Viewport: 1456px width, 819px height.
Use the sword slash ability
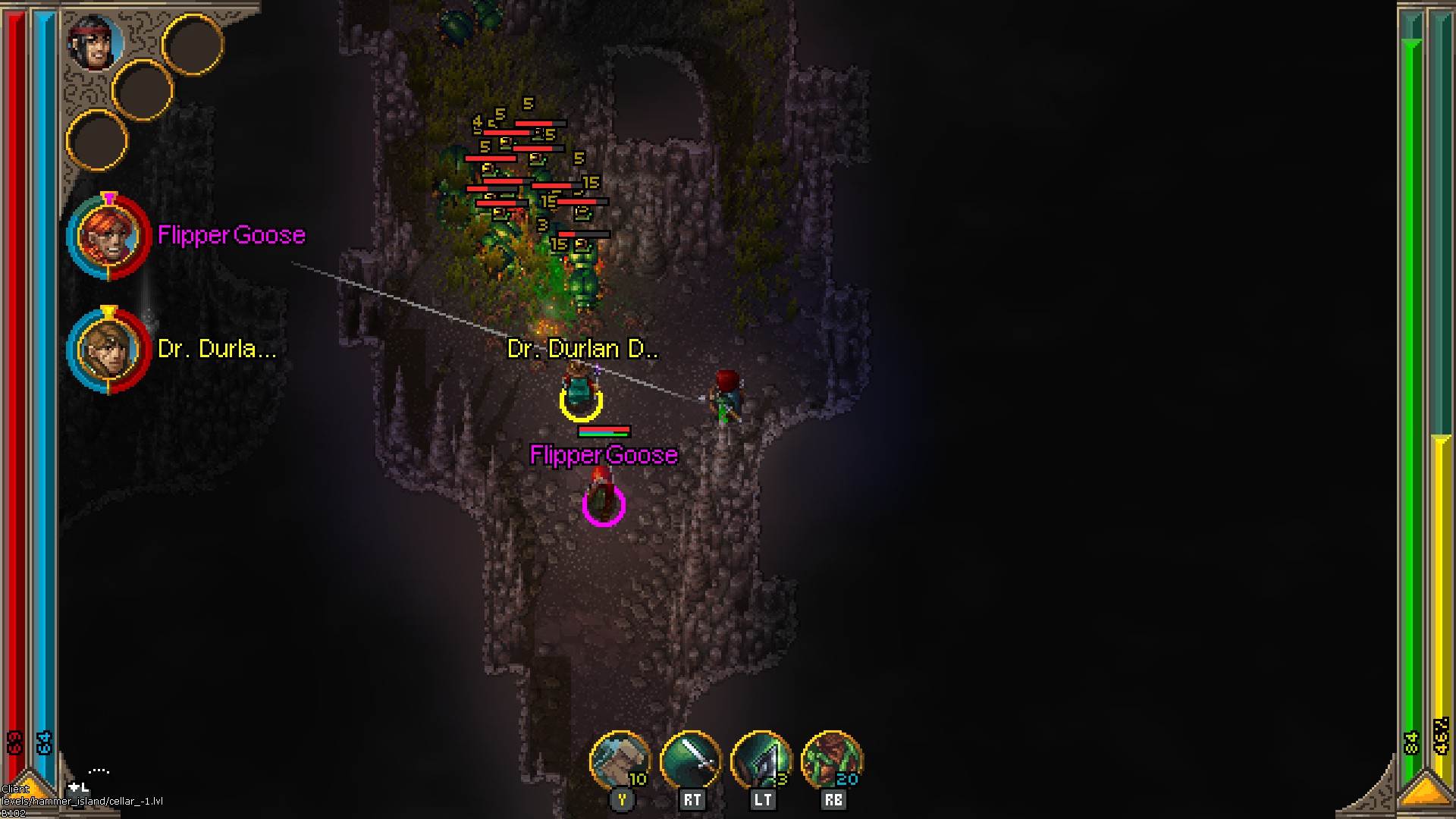click(690, 761)
